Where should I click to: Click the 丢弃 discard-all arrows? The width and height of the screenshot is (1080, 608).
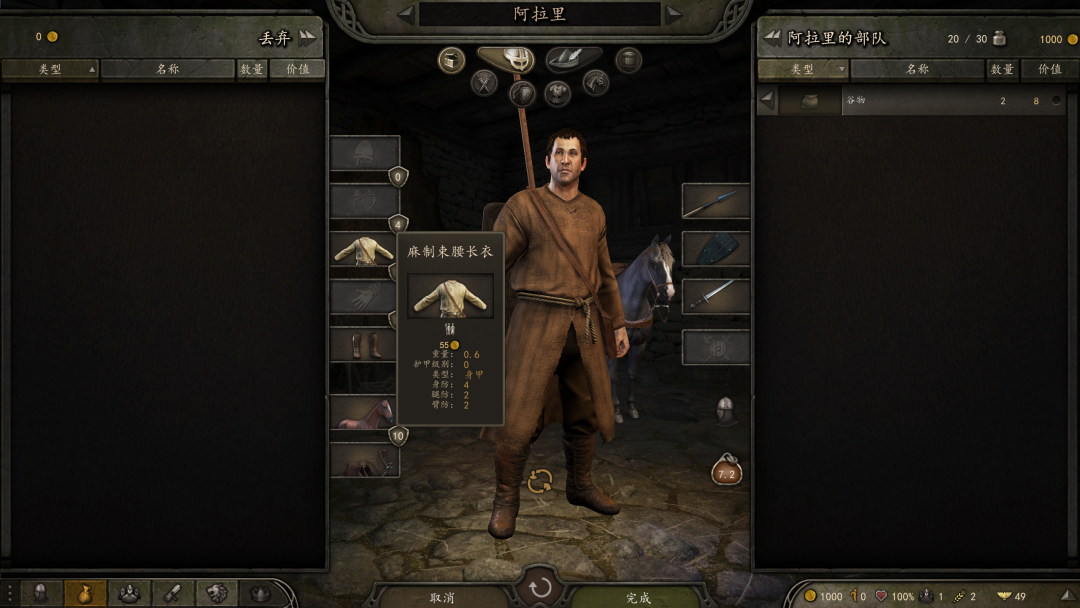pos(306,38)
